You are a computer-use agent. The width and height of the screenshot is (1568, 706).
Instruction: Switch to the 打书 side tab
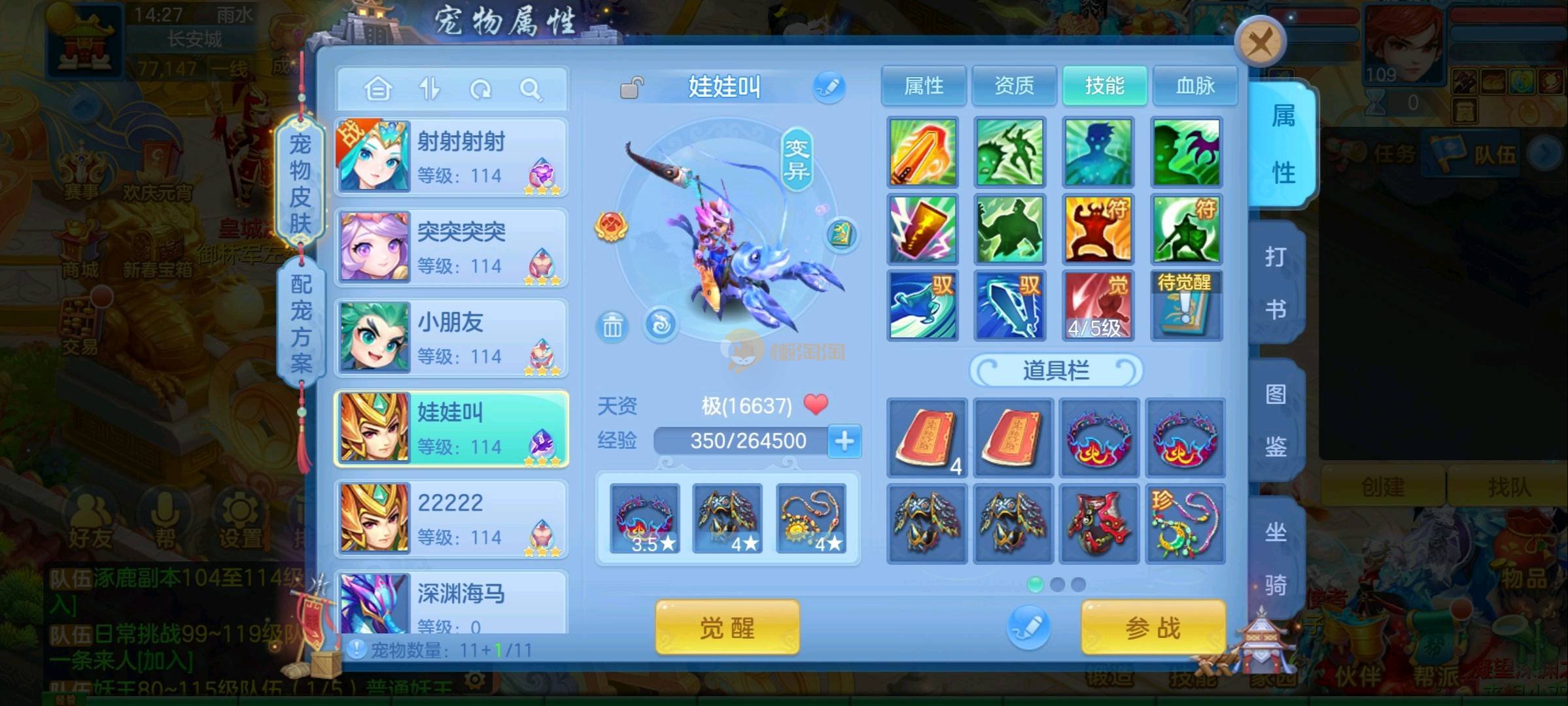point(1275,282)
